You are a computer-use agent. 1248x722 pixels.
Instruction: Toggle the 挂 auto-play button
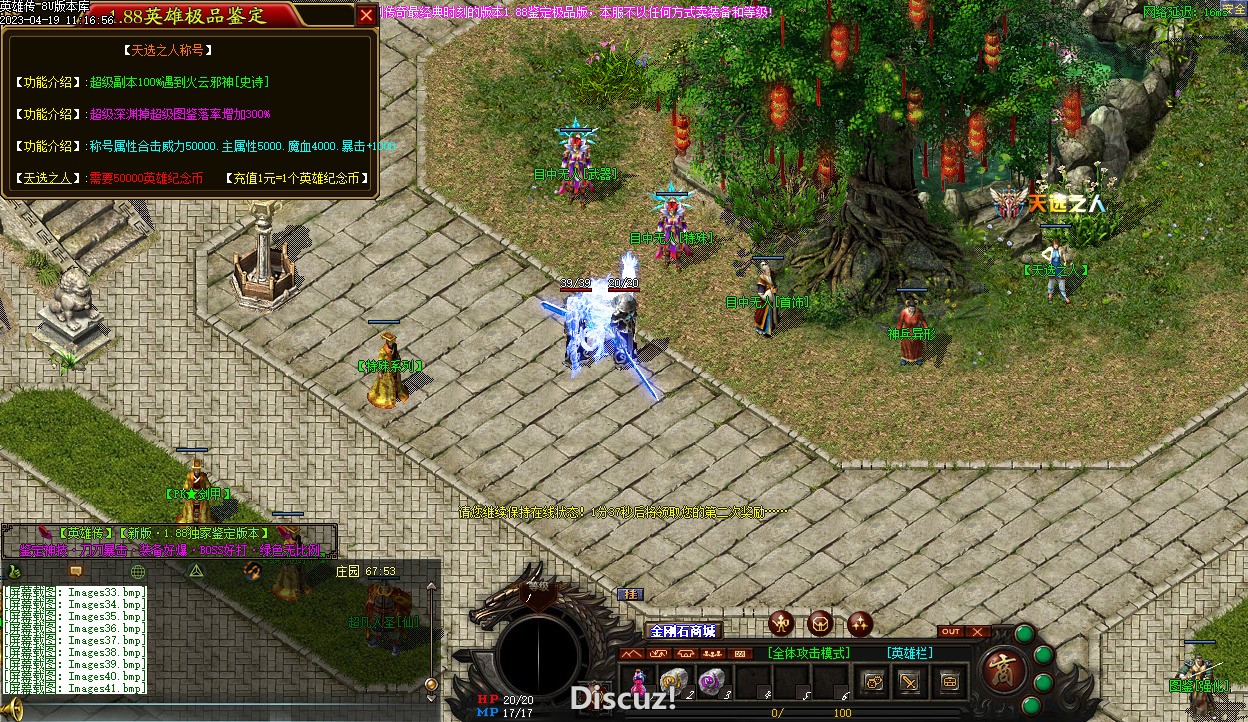[630, 594]
